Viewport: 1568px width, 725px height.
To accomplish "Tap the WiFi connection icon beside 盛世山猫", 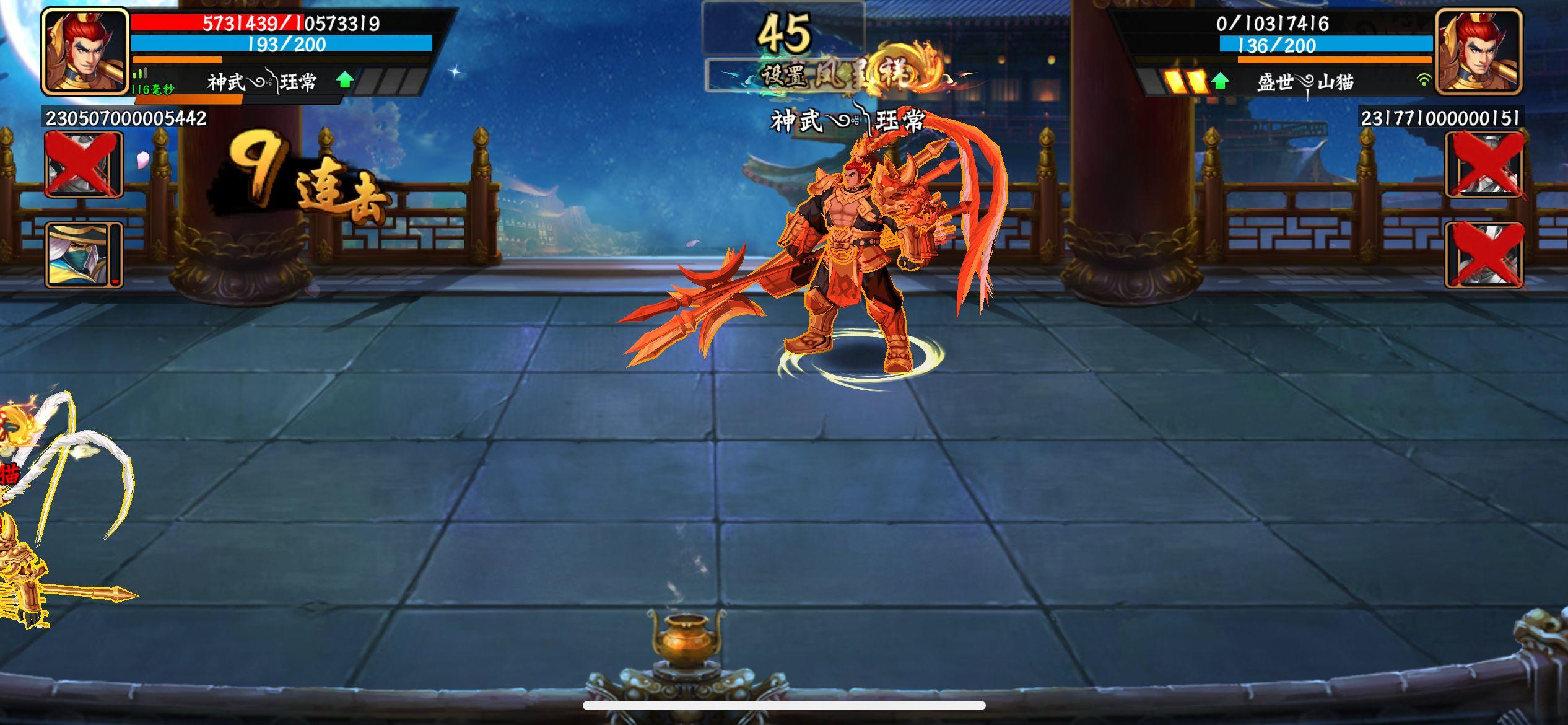I will coord(1424,79).
